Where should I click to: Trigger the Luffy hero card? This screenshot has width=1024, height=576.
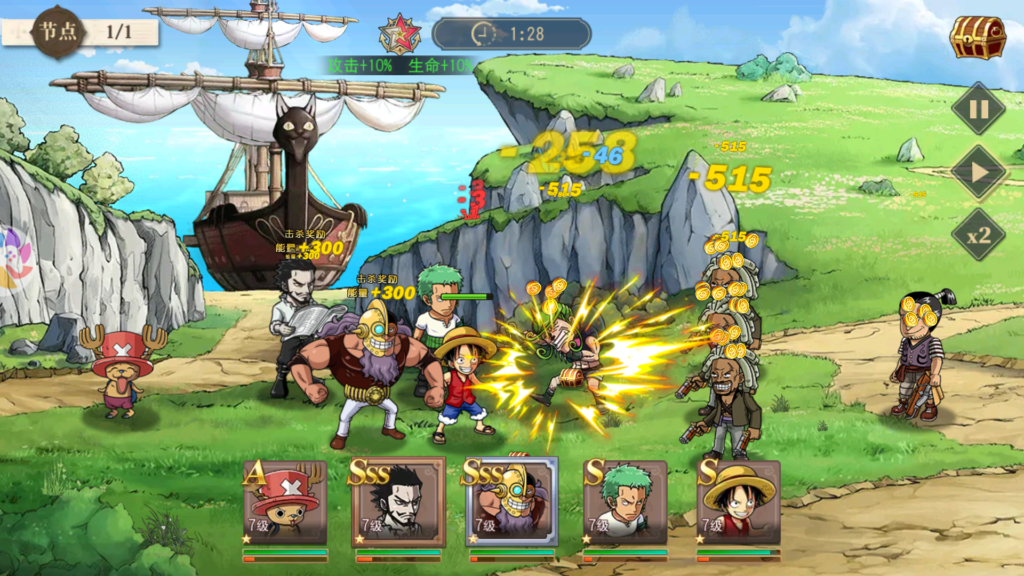[739, 505]
